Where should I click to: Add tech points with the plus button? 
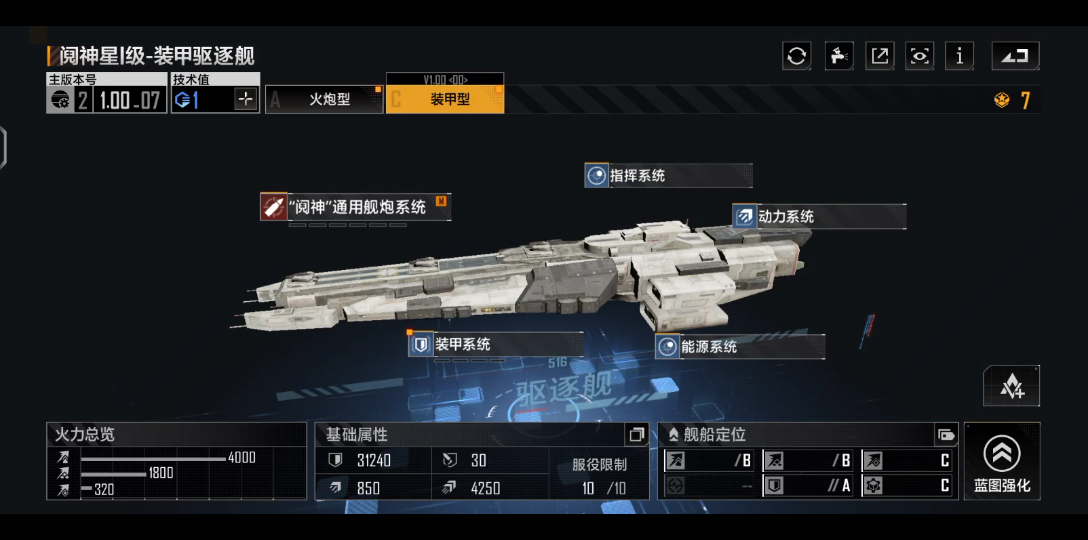point(246,99)
